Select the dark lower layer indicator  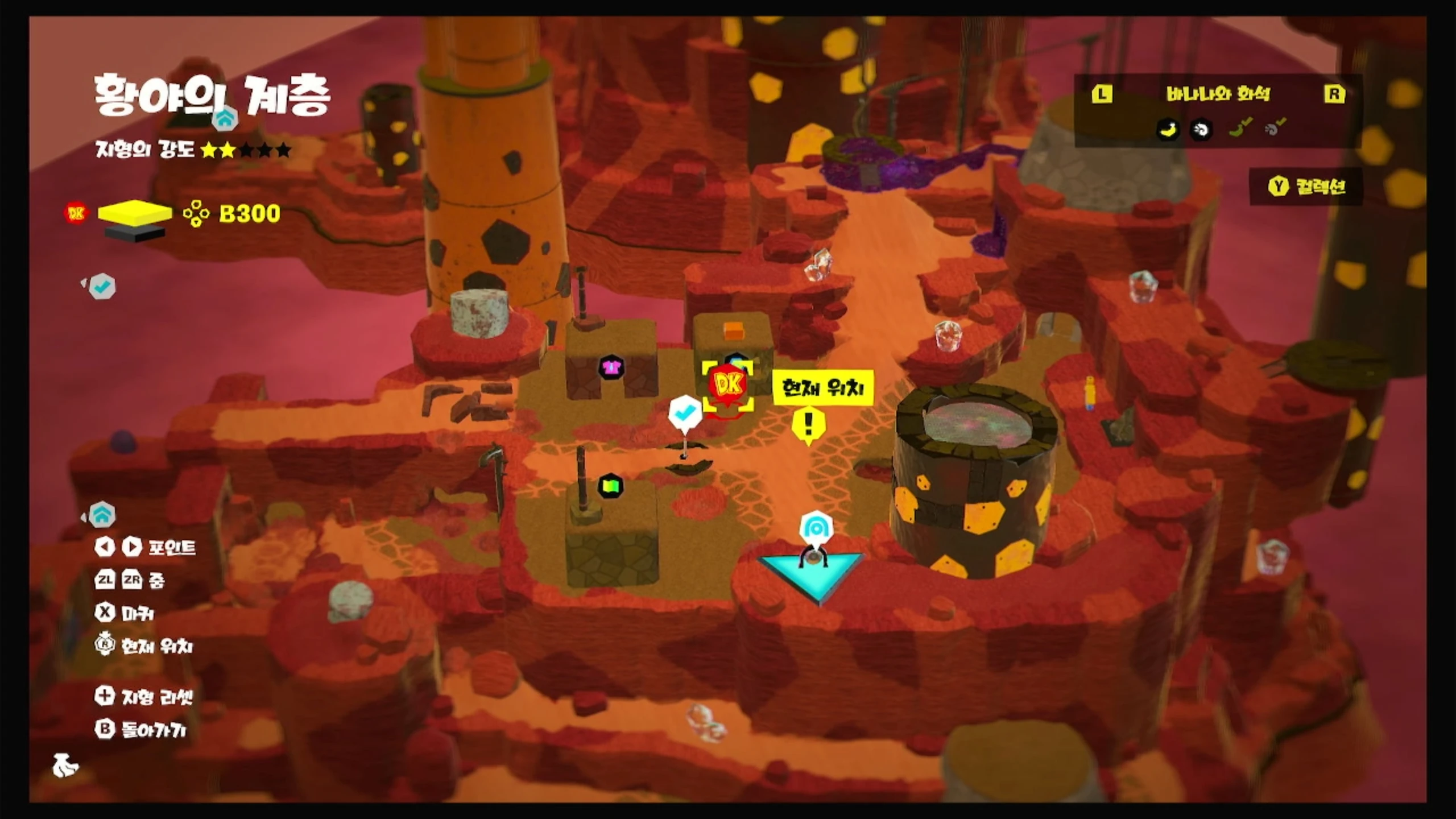click(x=135, y=231)
